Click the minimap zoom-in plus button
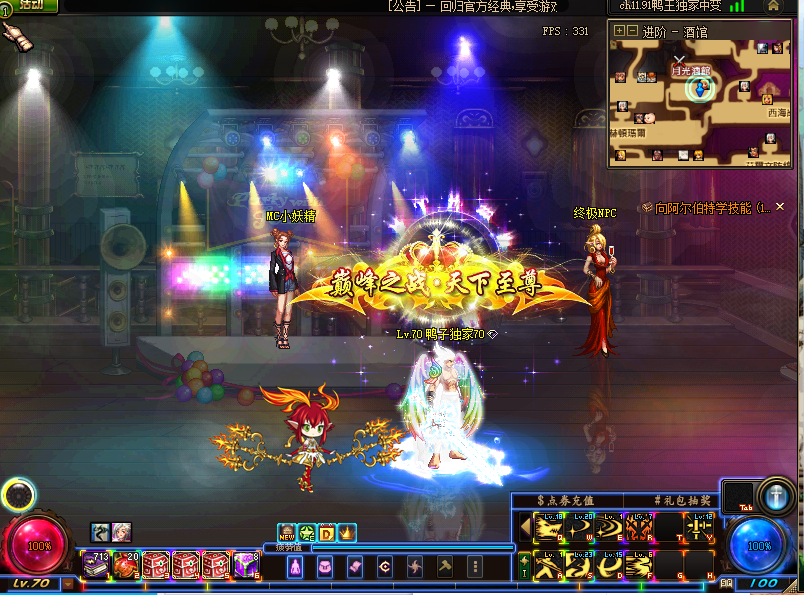The image size is (804, 595). (619, 30)
